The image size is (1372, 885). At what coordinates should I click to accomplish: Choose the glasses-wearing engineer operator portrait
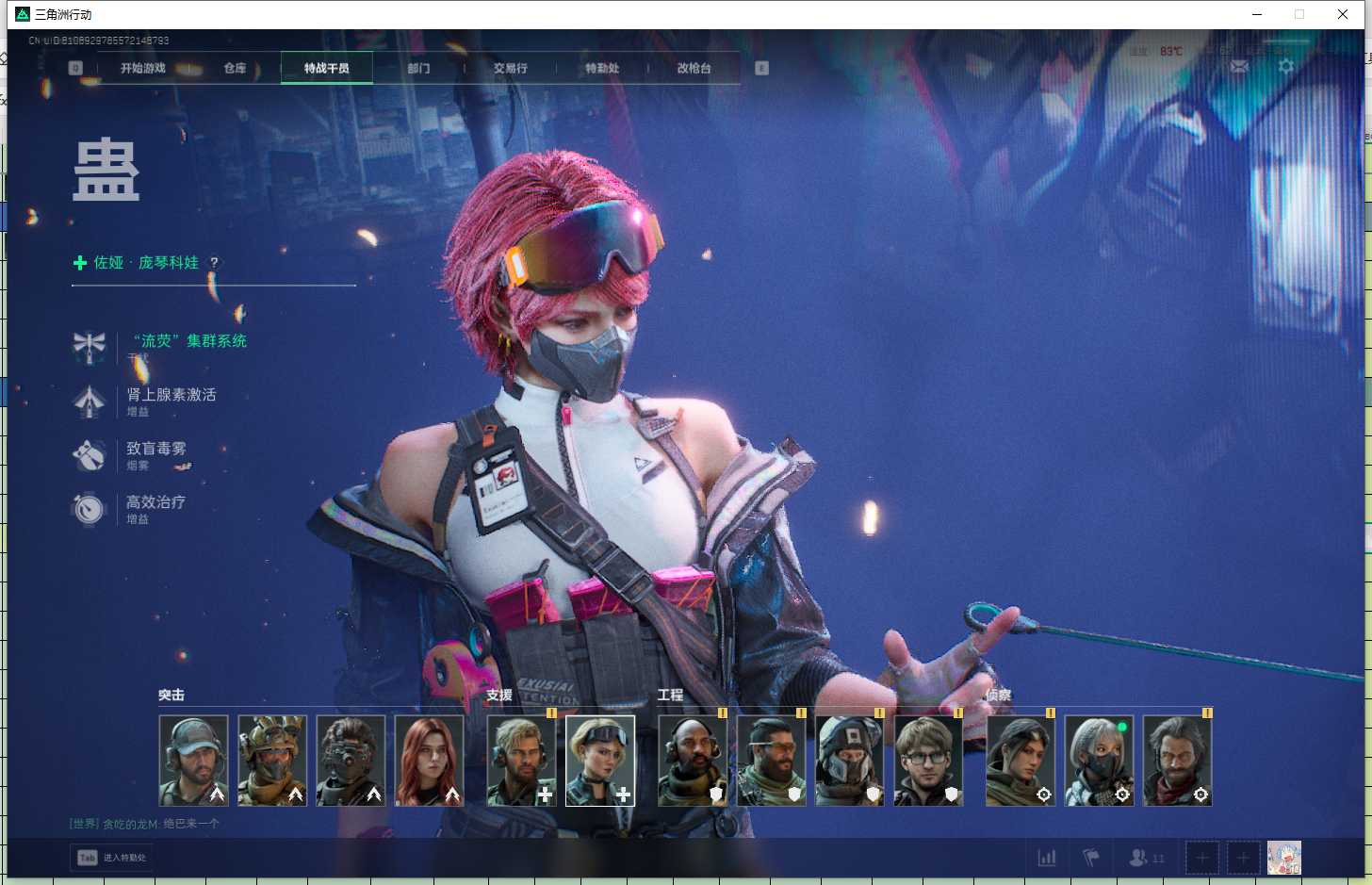pos(927,761)
